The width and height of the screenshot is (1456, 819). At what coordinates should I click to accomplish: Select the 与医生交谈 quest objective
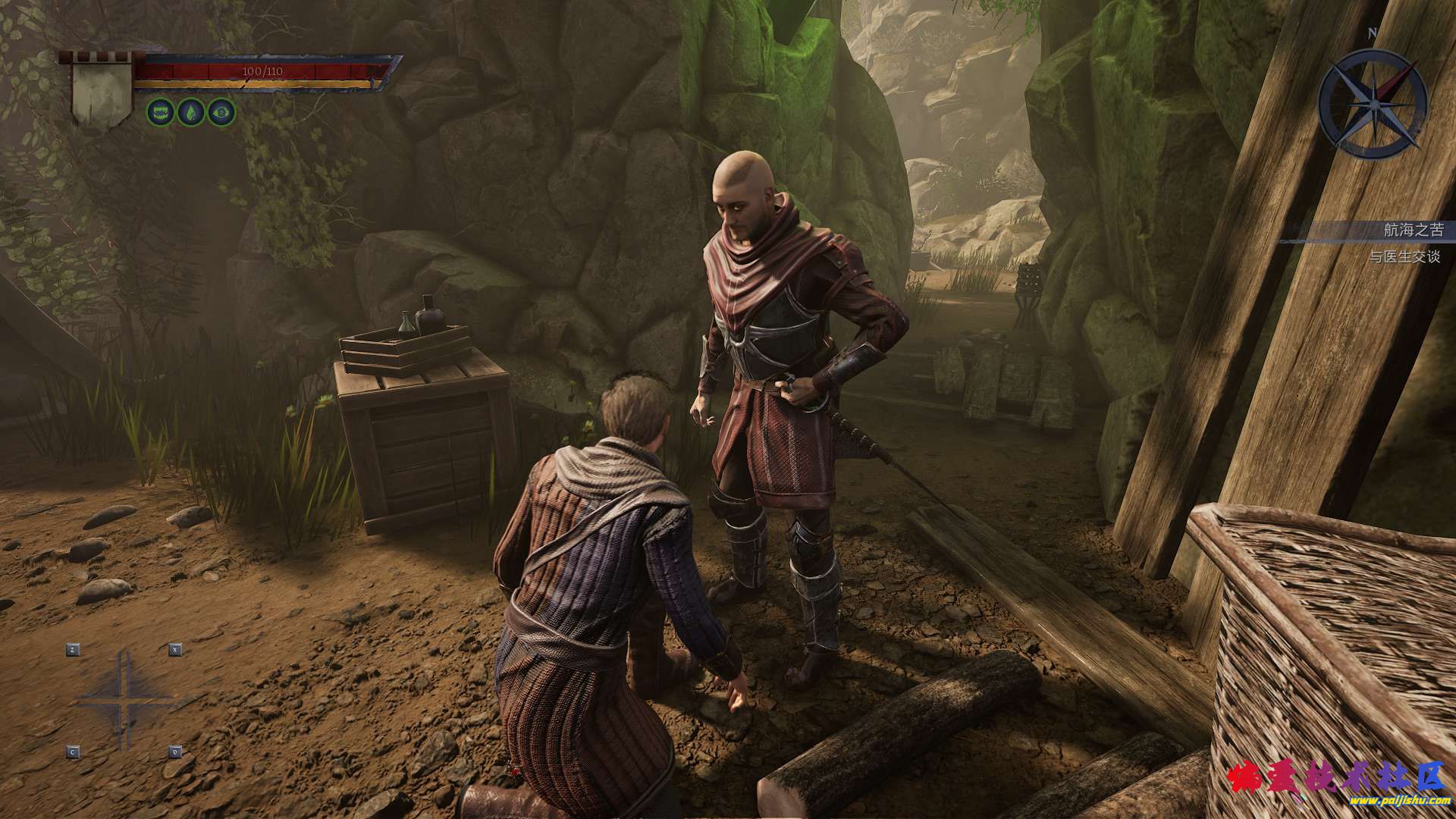[1404, 257]
